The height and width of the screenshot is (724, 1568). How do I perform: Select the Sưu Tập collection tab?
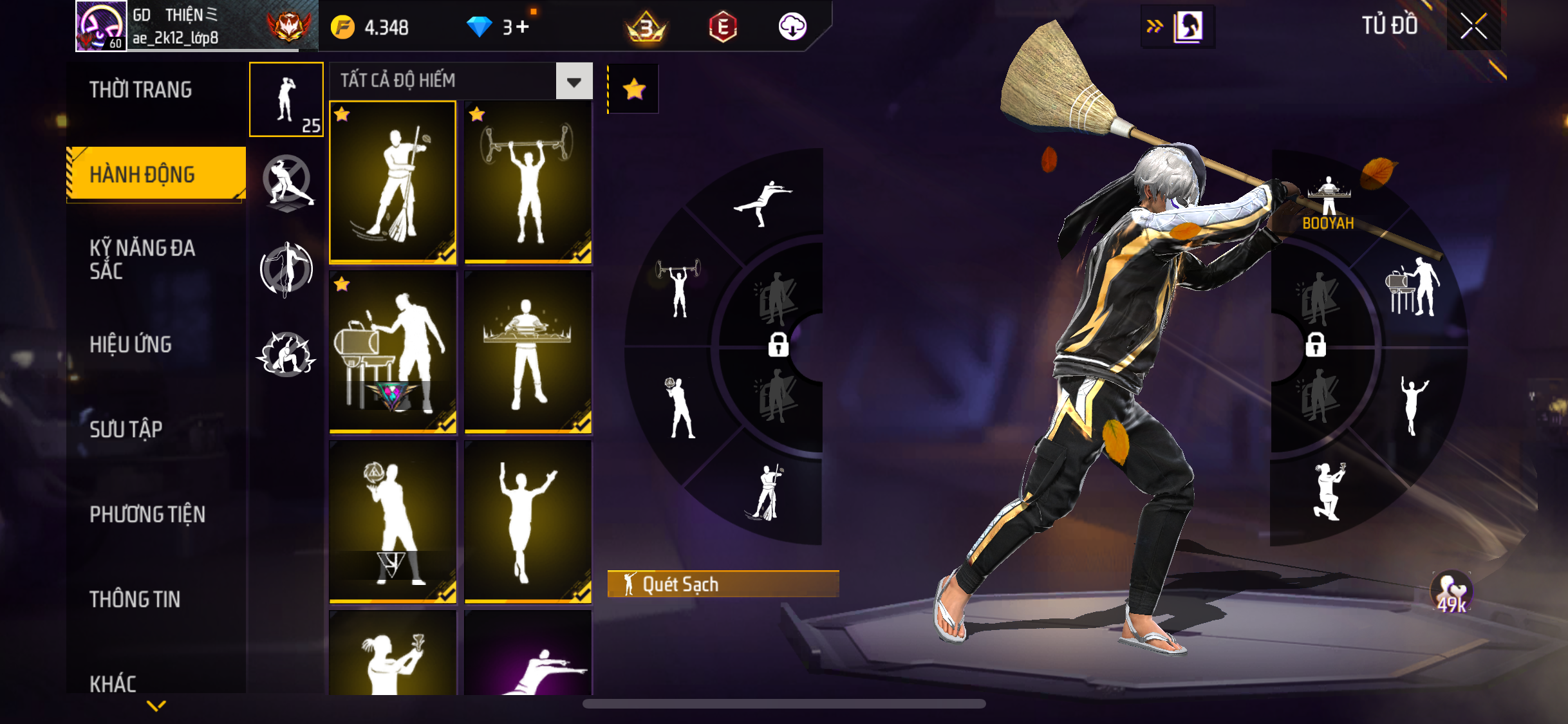point(126,429)
